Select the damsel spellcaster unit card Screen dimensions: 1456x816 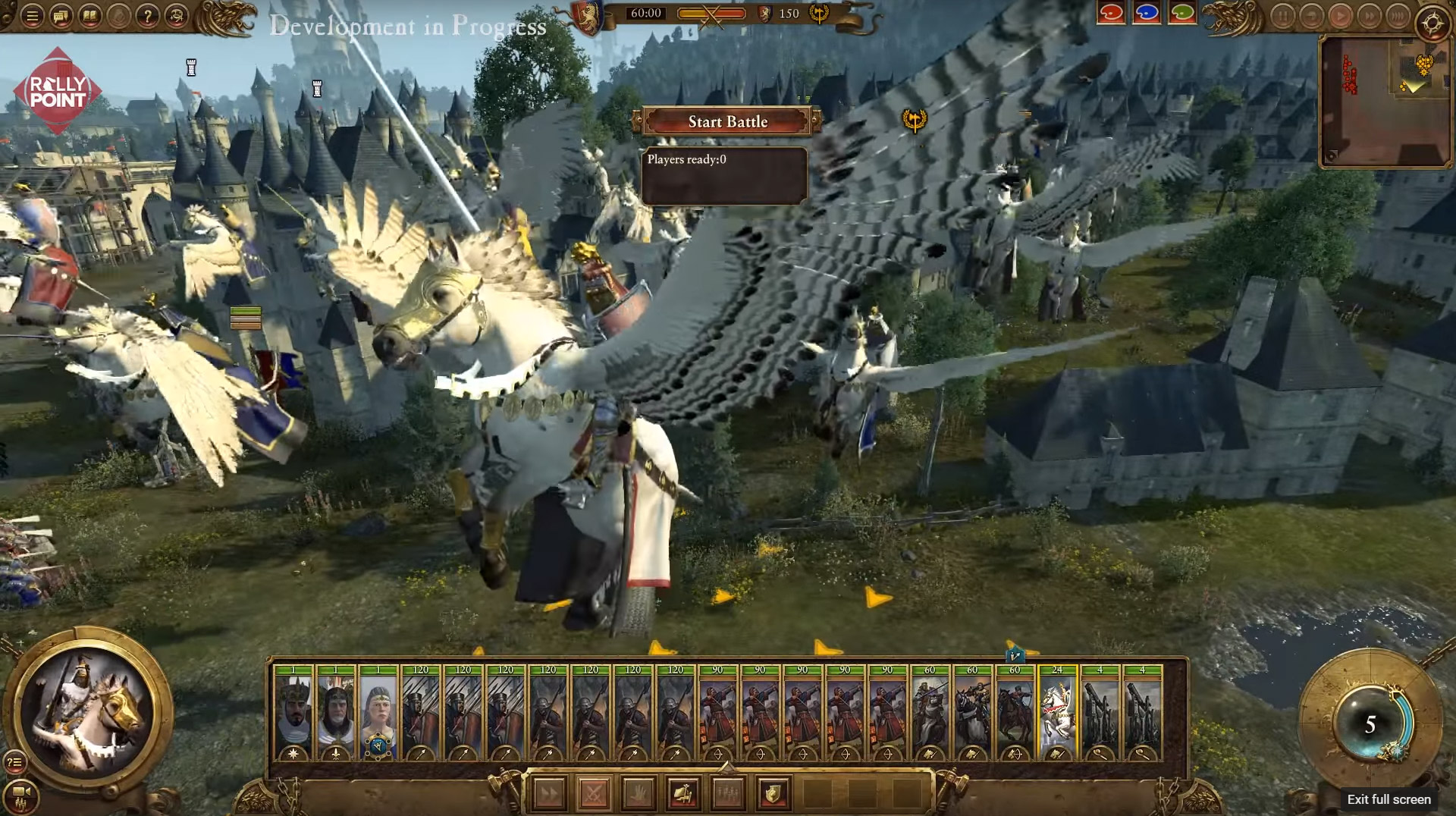[x=378, y=713]
